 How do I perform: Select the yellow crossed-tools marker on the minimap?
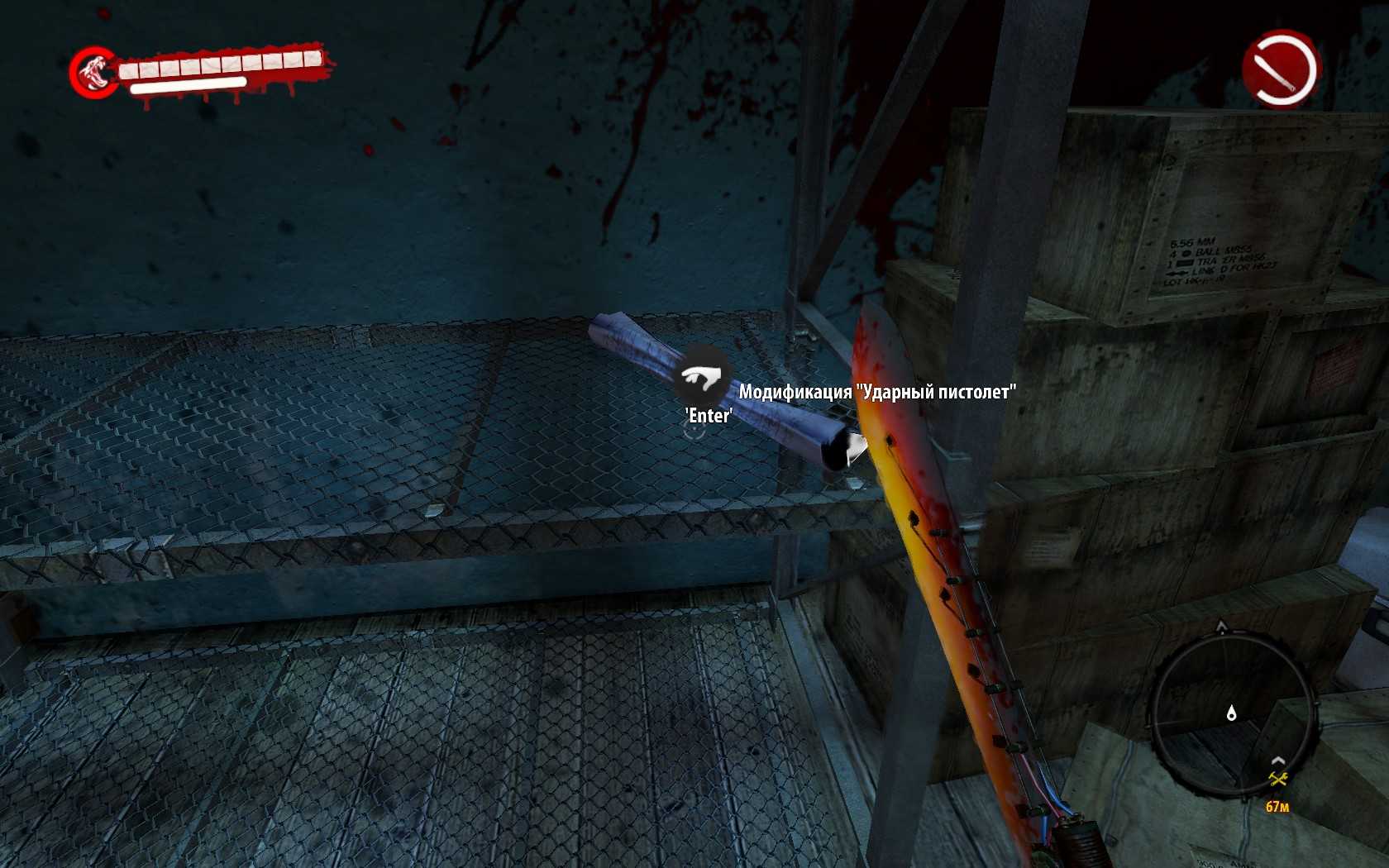[1278, 779]
